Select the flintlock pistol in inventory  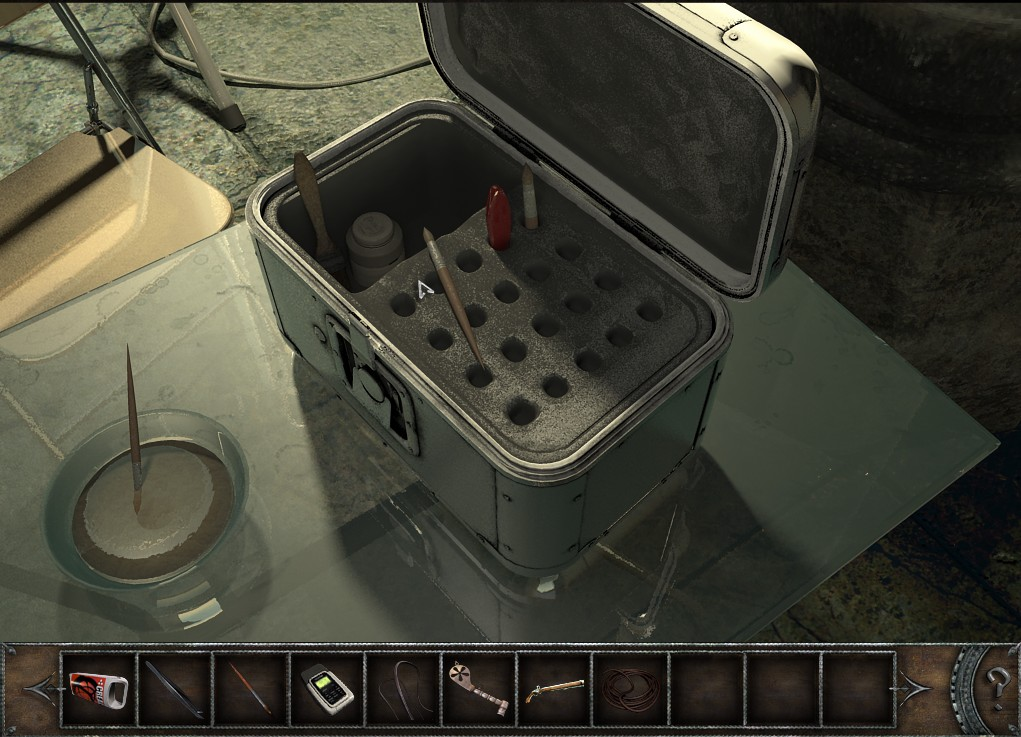pos(553,688)
